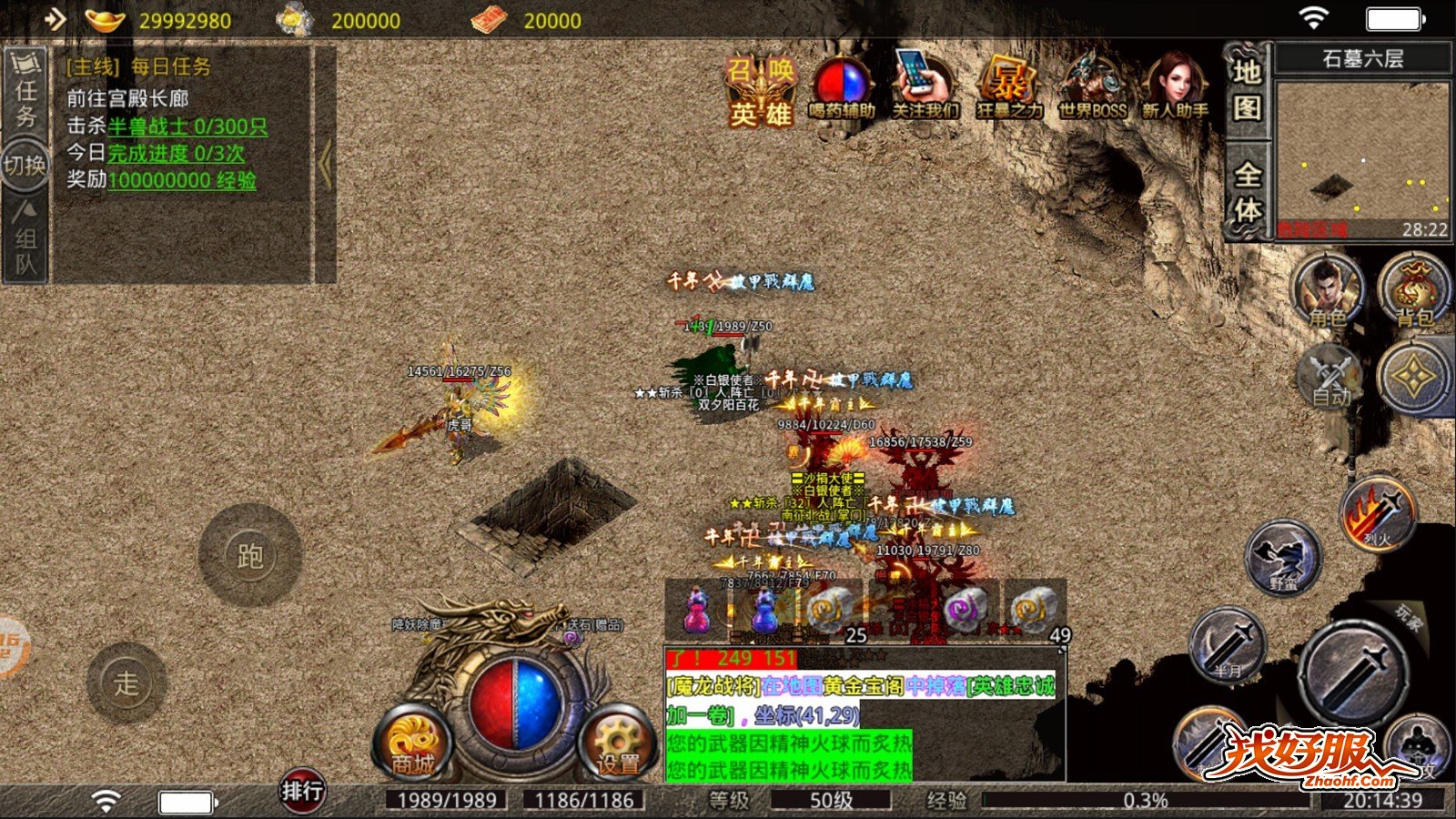Open the 世界BOSS menu
1456x819 pixels.
pos(1092,89)
